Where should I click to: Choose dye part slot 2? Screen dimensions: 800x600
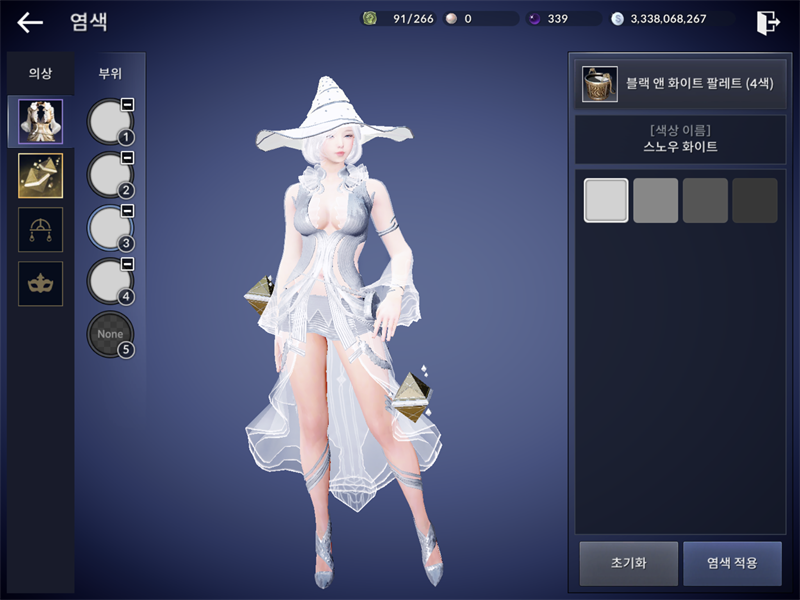click(109, 175)
